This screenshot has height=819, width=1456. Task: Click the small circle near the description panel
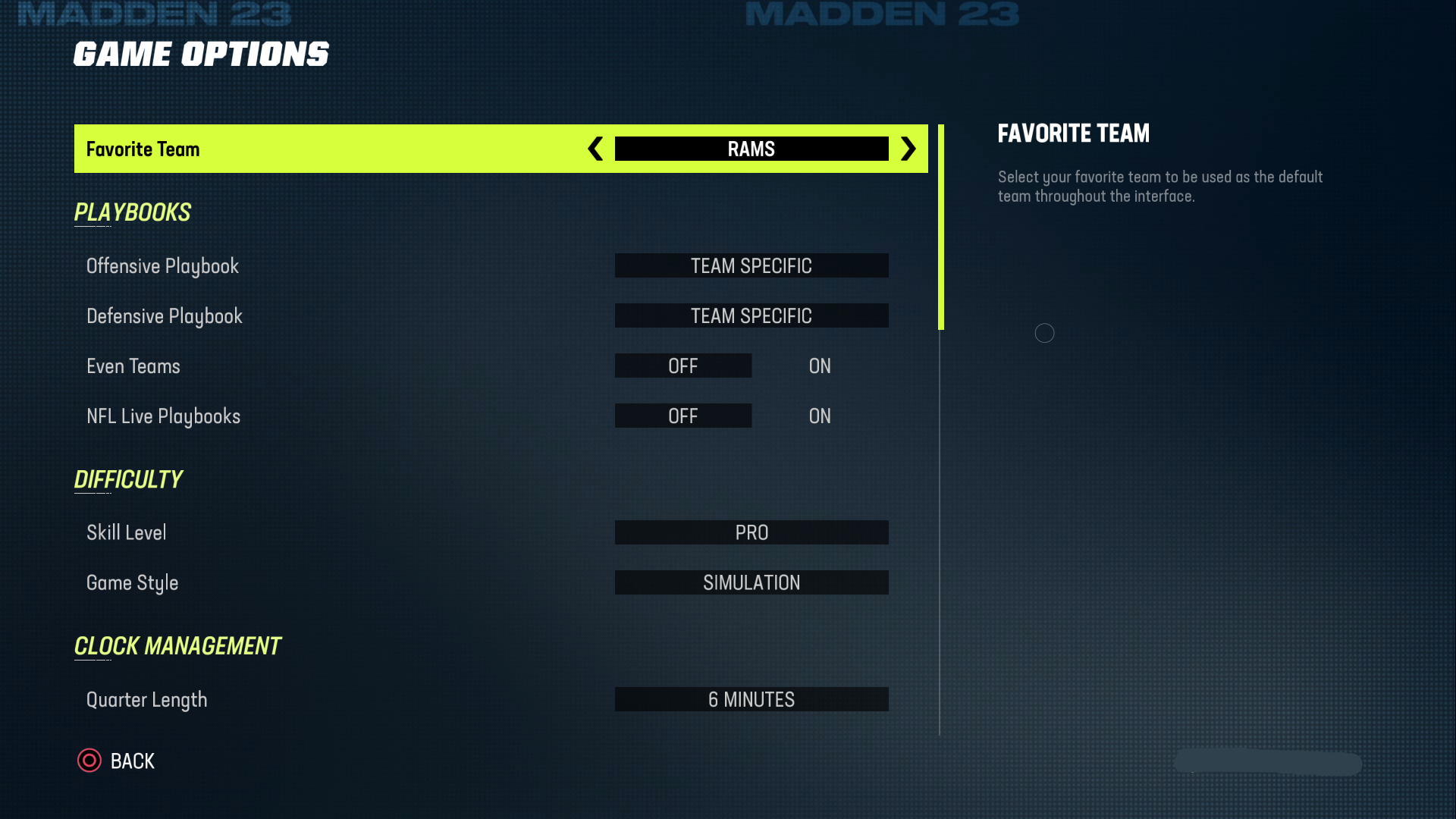[1045, 332]
